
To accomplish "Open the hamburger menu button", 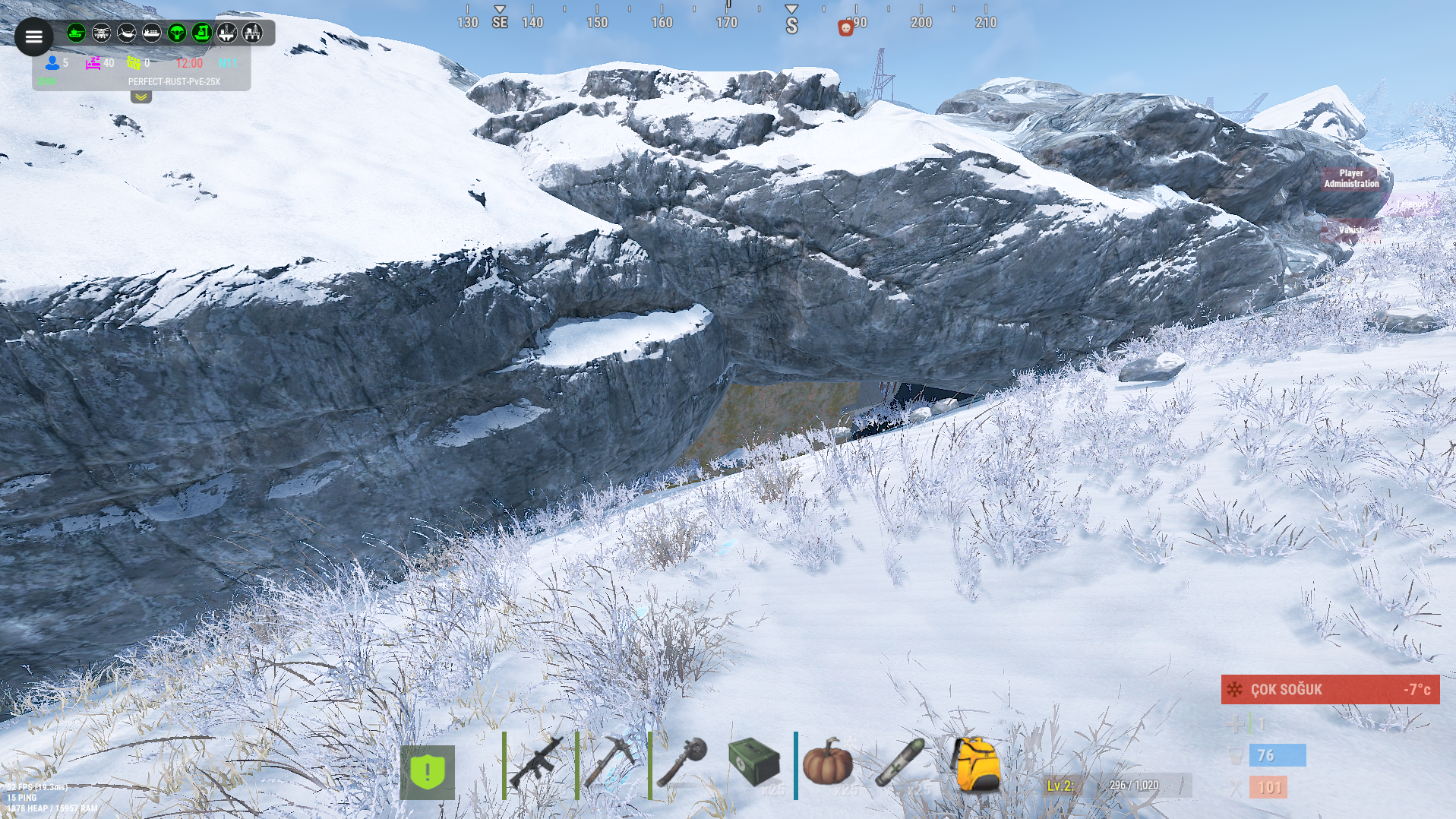I will (x=34, y=36).
